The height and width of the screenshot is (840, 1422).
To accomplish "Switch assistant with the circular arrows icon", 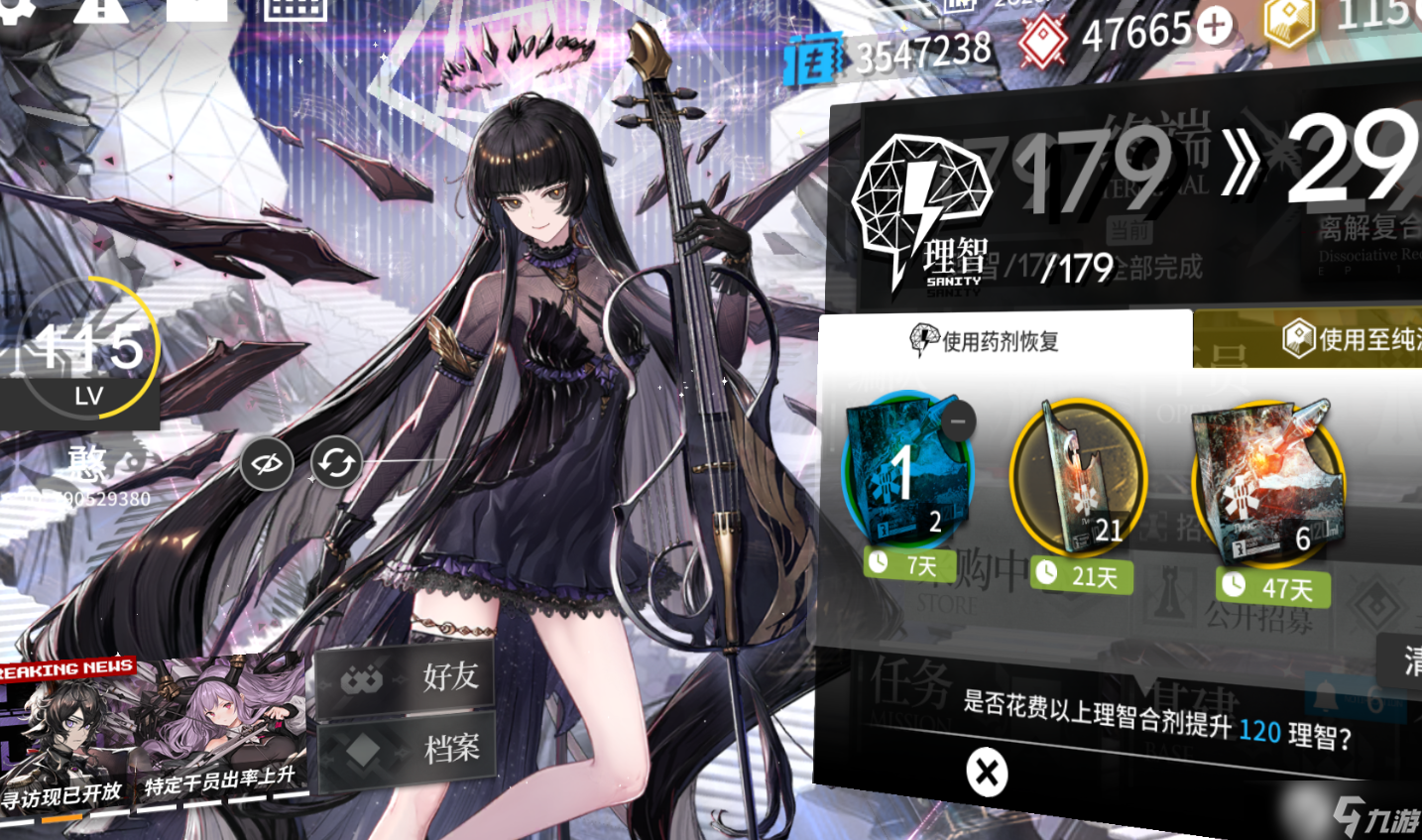I will click(336, 463).
